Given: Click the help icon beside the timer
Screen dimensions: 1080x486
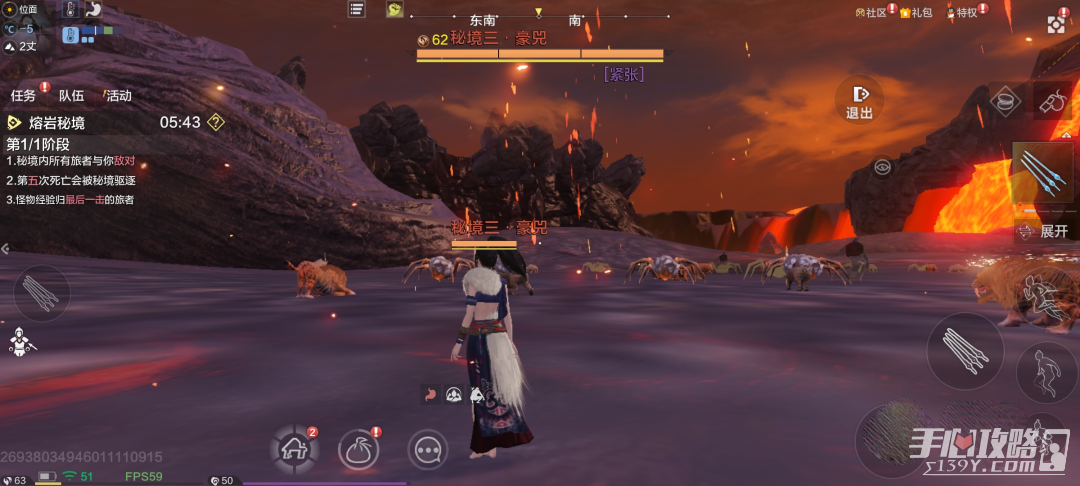Looking at the screenshot, I should pyautogui.click(x=215, y=123).
